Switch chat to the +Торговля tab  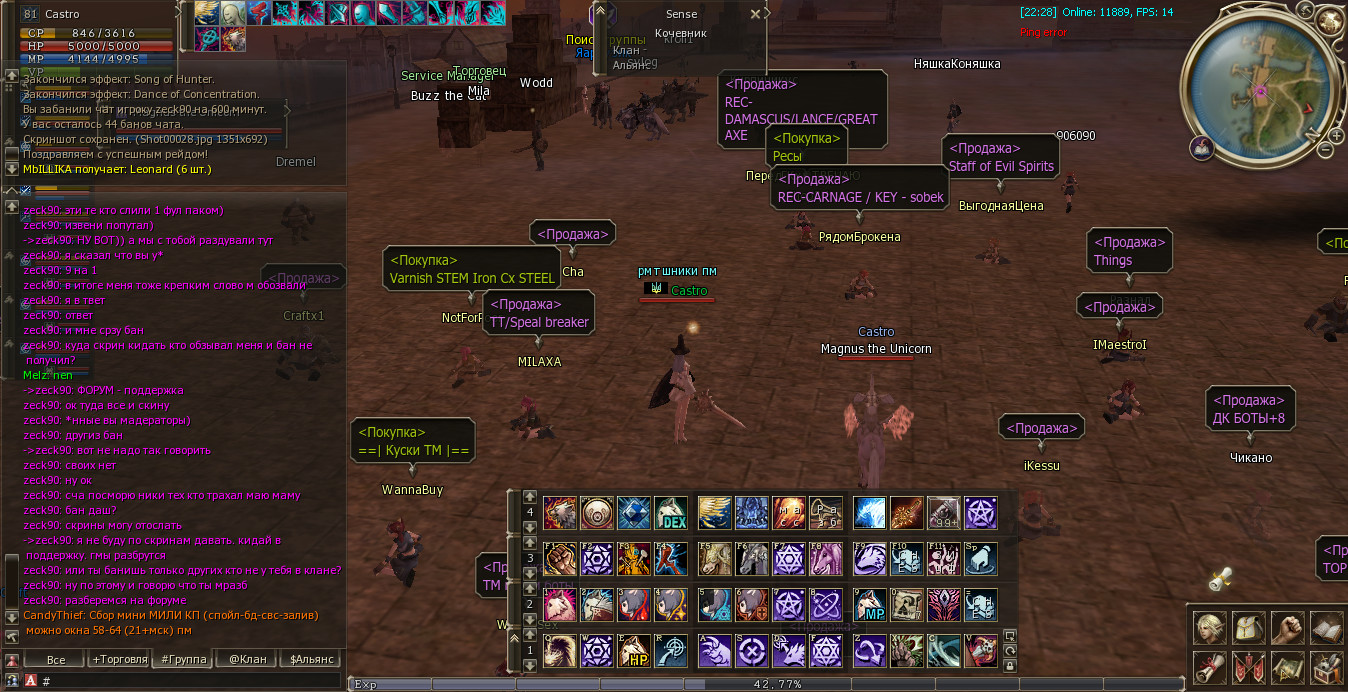[120, 659]
